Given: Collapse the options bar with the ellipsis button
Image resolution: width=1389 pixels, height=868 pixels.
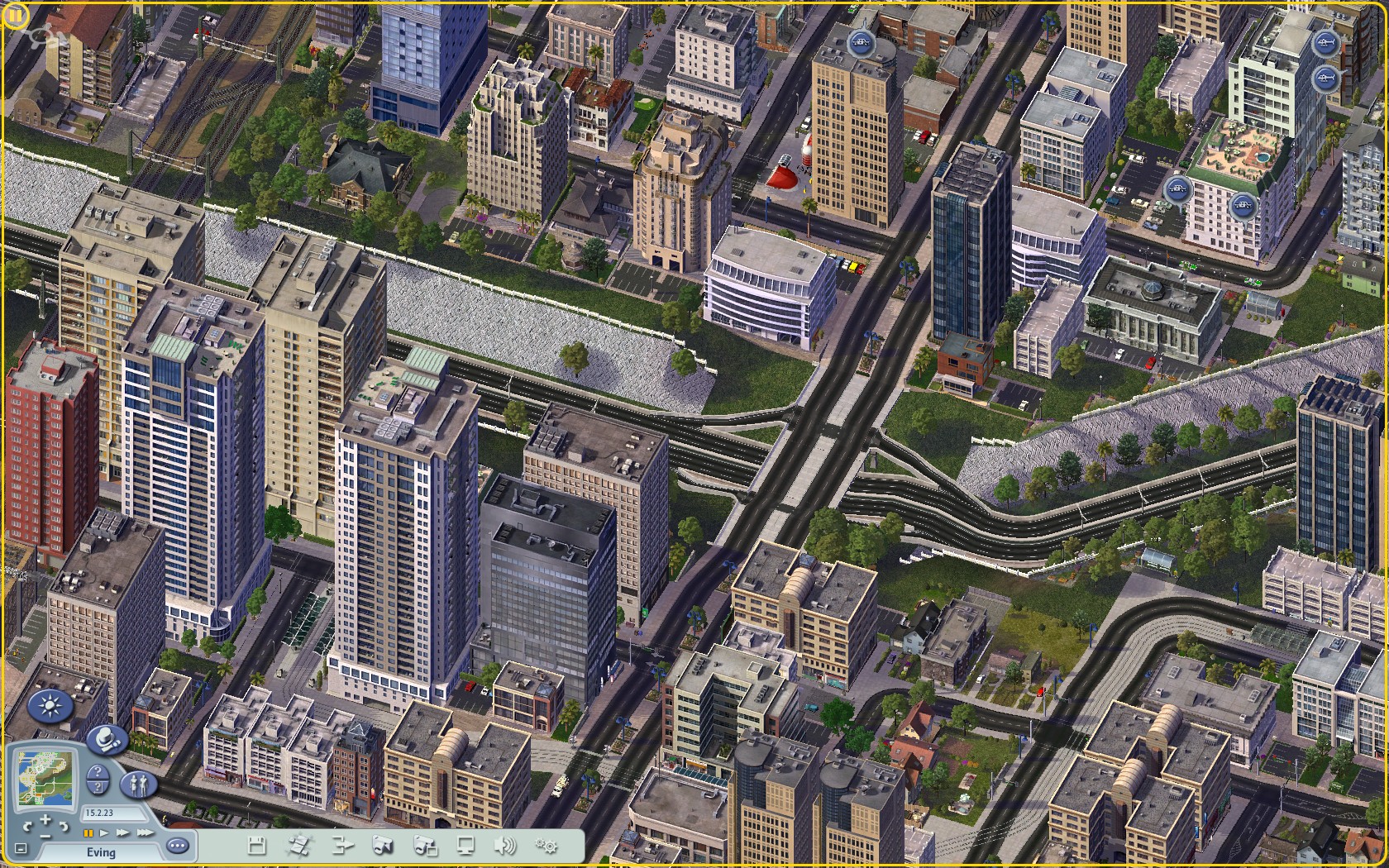Looking at the screenshot, I should 178,846.
